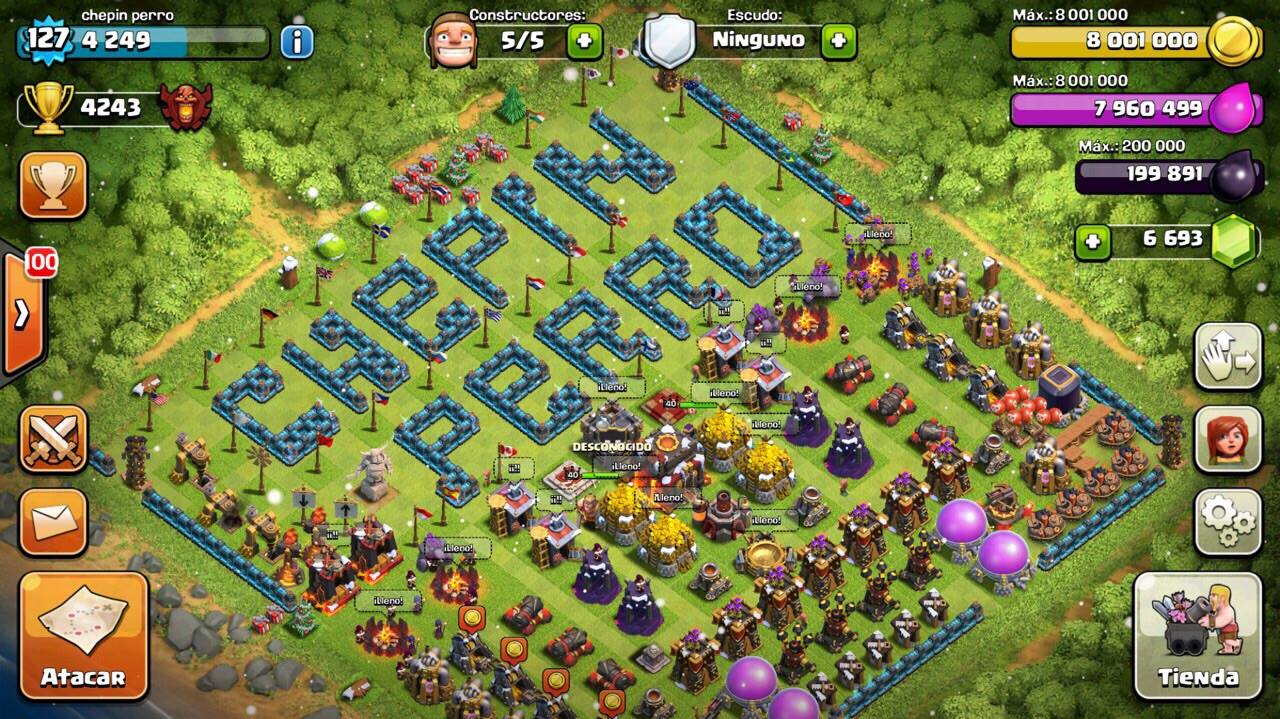
Task: Tap the blue info button
Action: click(x=296, y=41)
